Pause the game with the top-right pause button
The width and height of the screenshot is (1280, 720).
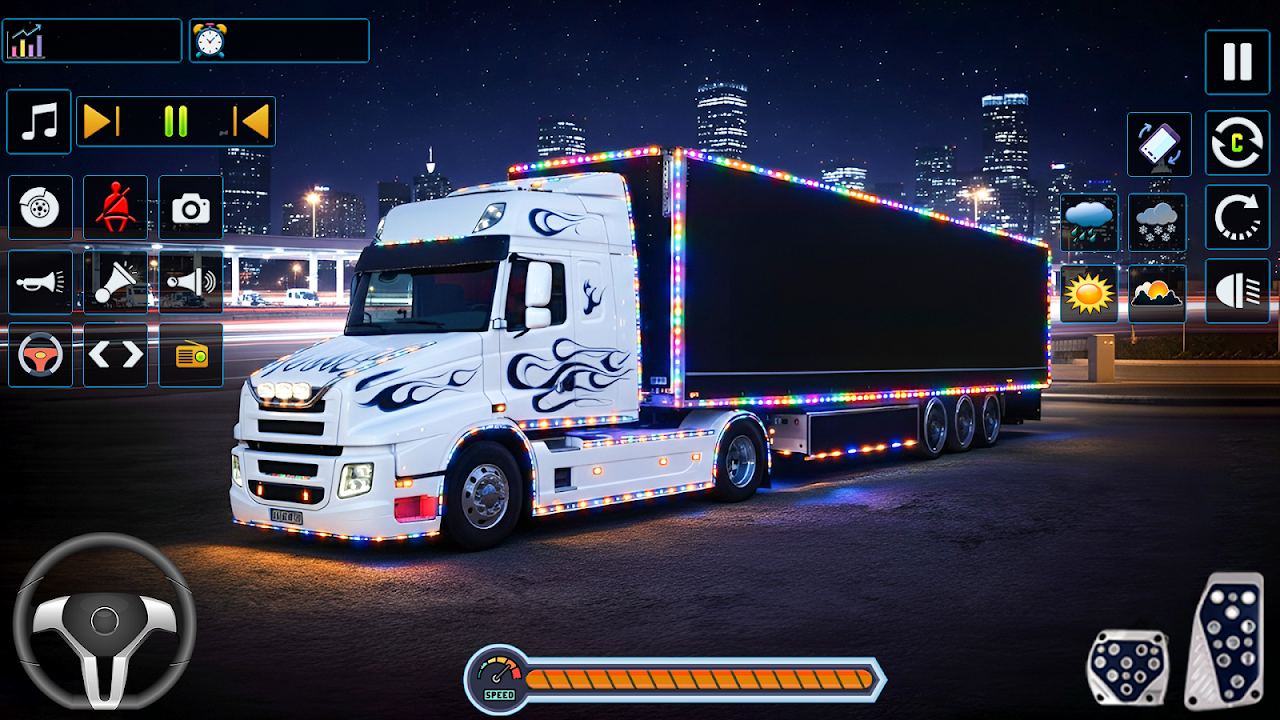1237,62
